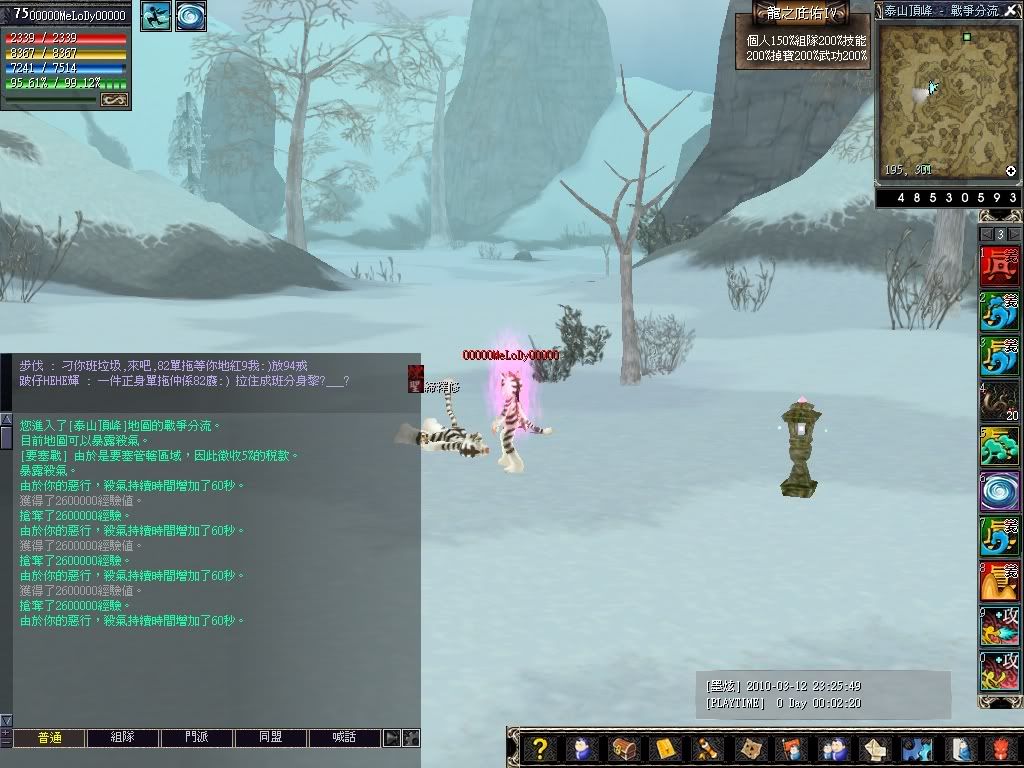Image resolution: width=1024 pixels, height=768 pixels.
Task: Toggle the dragon emblem button under status bars
Action: pos(115,99)
